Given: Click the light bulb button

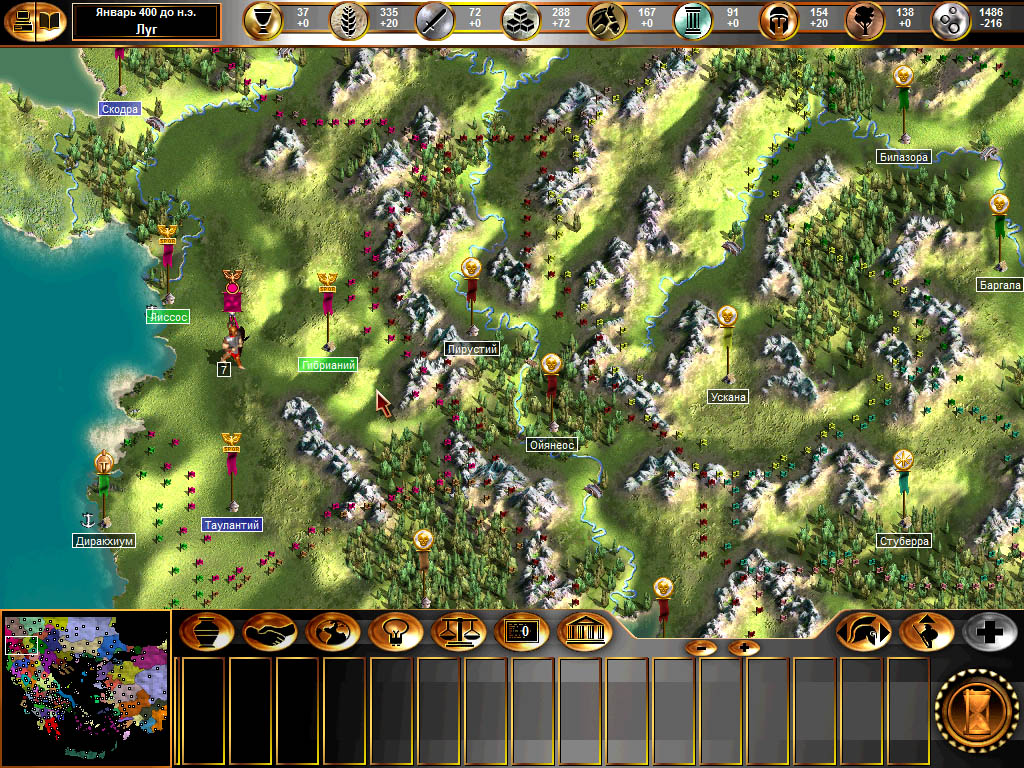Looking at the screenshot, I should pos(396,632).
